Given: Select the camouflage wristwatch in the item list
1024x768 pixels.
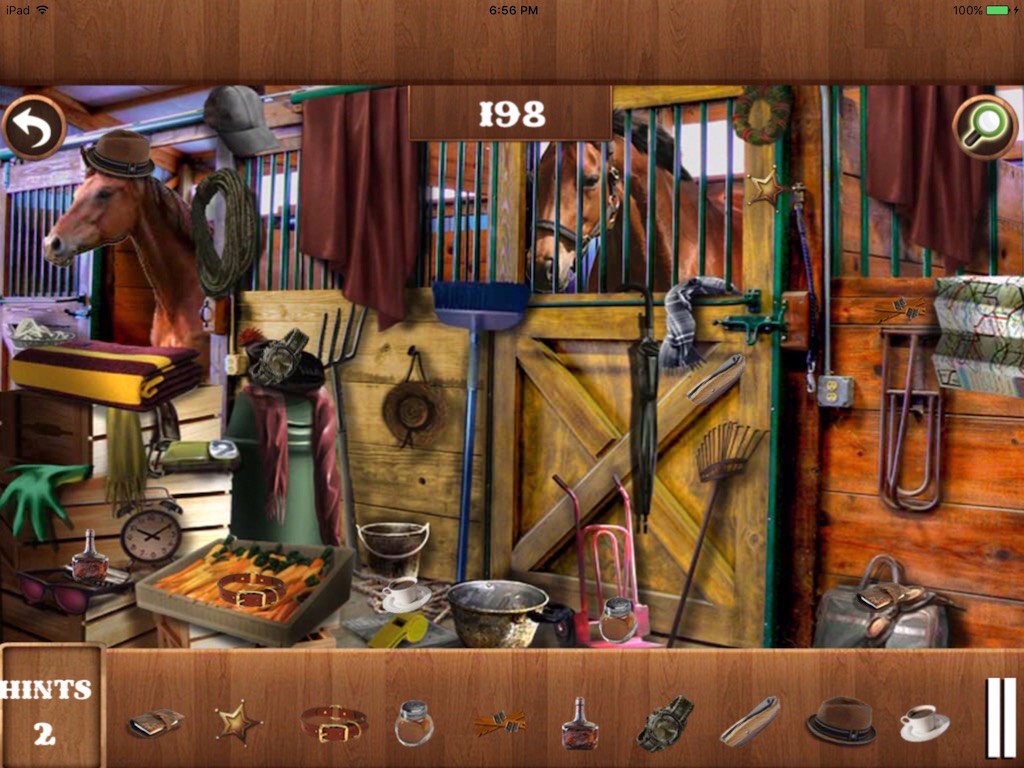Looking at the screenshot, I should pyautogui.click(x=665, y=722).
